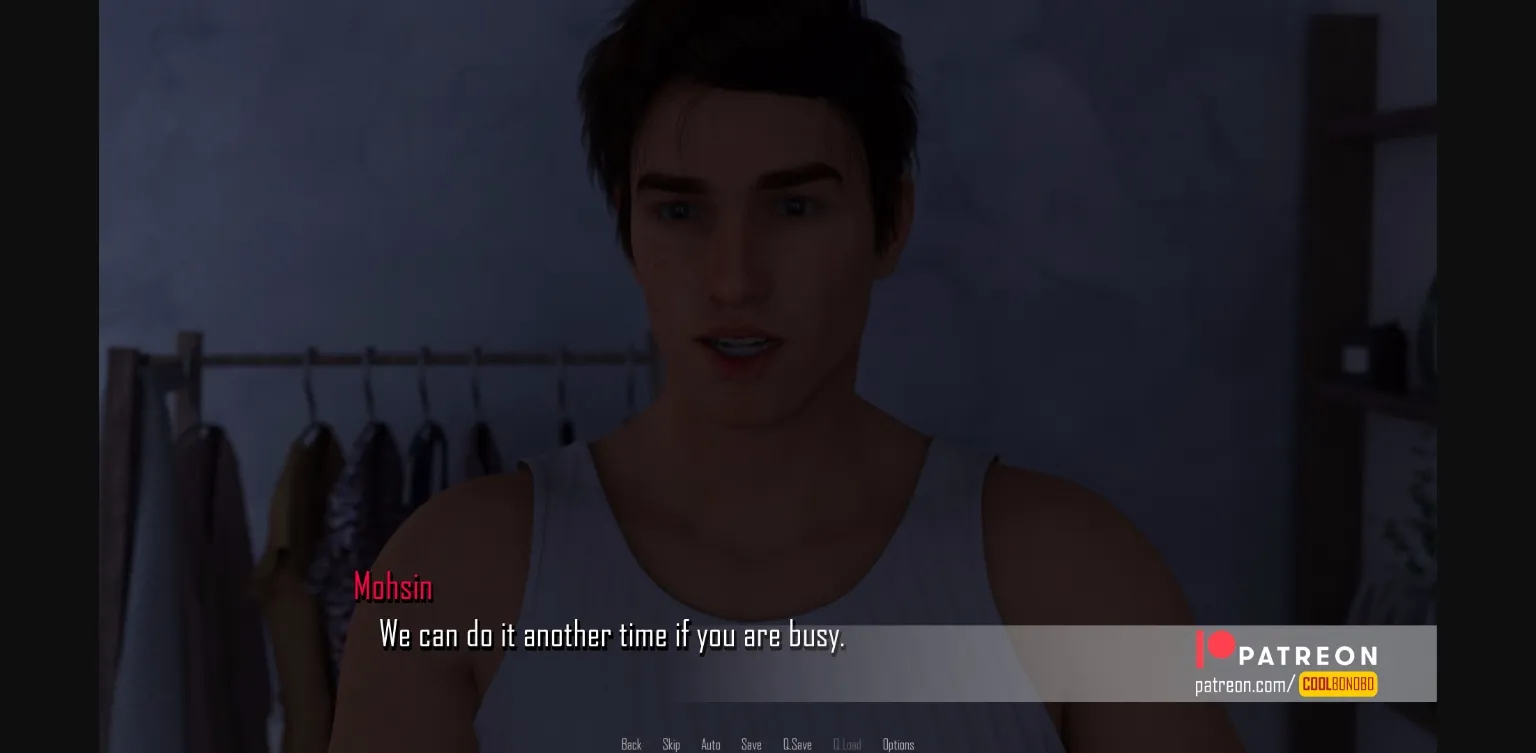Click Mohsin's name label
Screen dimensions: 1536x753
[x=393, y=587]
